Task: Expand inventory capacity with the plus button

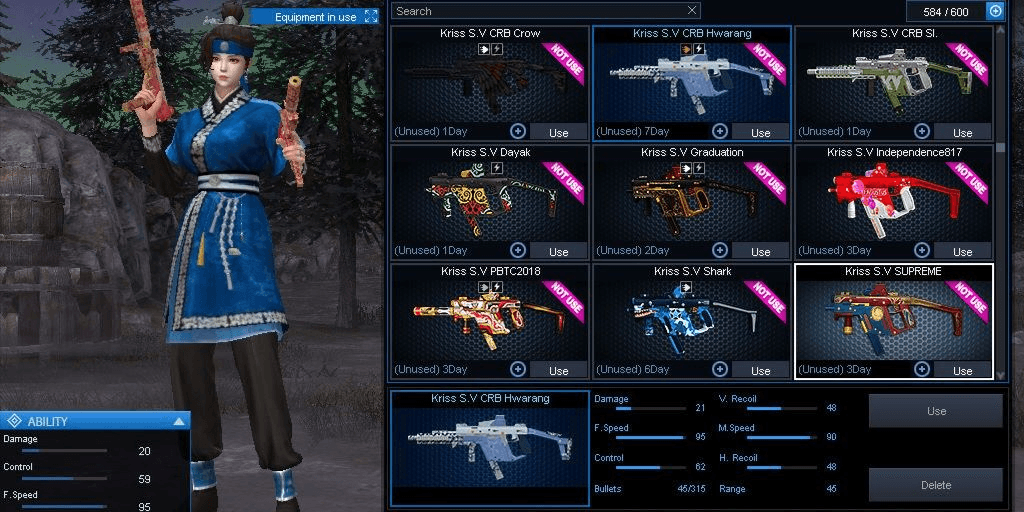Action: click(x=995, y=11)
